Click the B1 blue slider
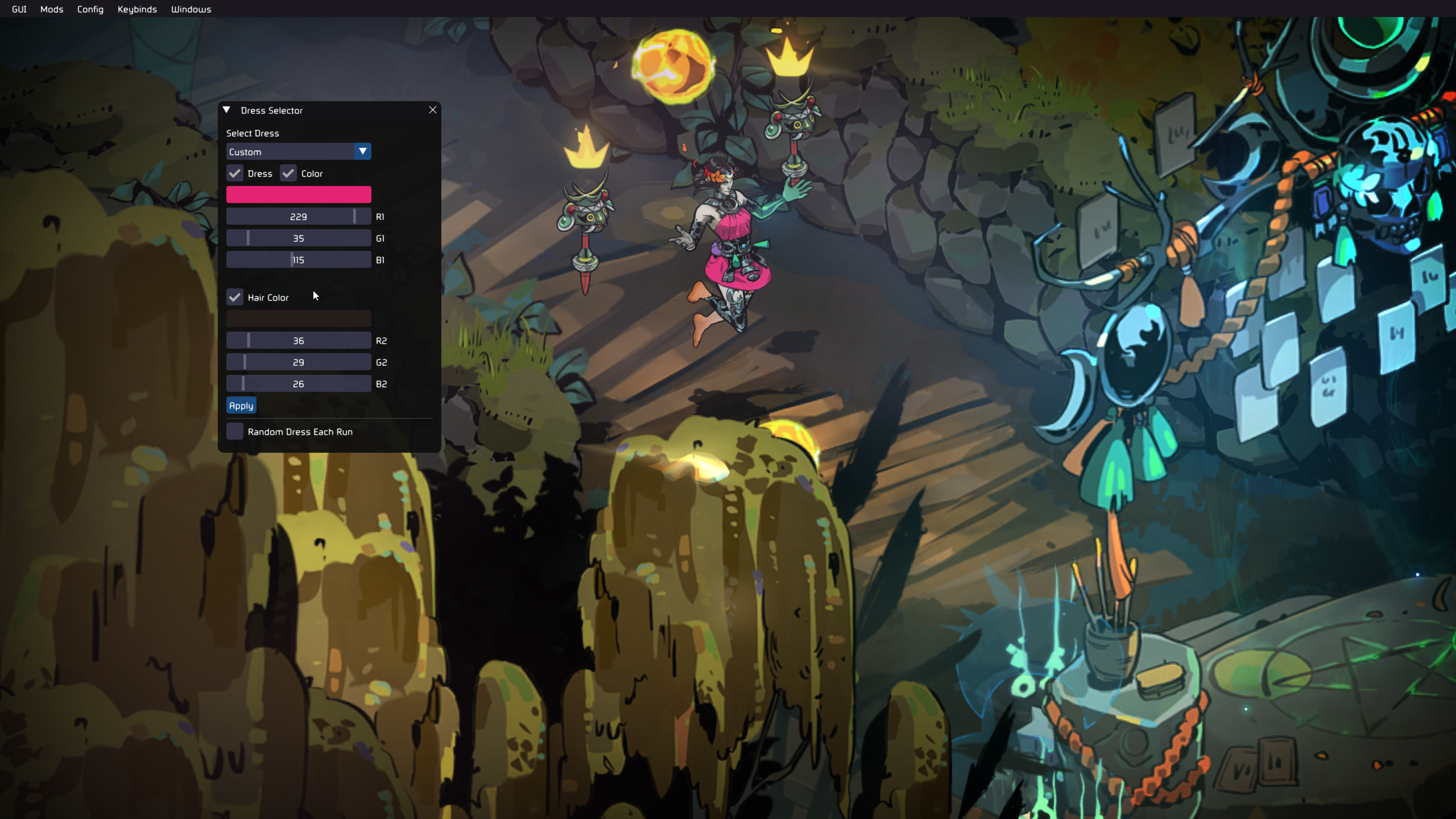Image resolution: width=1456 pixels, height=819 pixels. [299, 259]
